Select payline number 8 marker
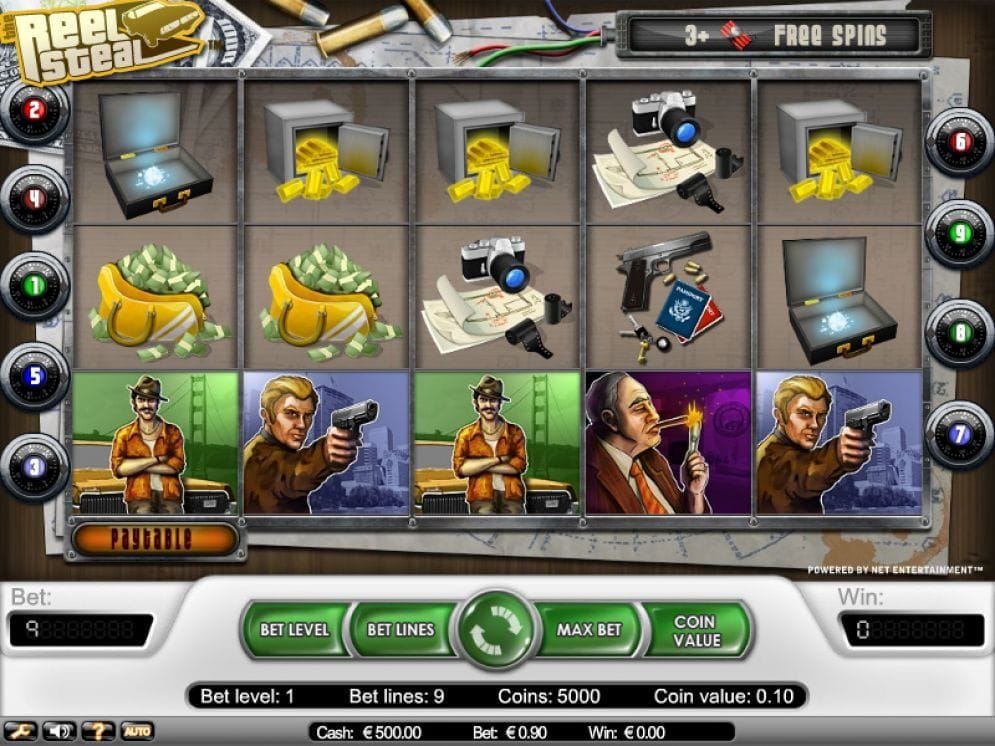Viewport: 995px width, 746px height. [x=960, y=332]
